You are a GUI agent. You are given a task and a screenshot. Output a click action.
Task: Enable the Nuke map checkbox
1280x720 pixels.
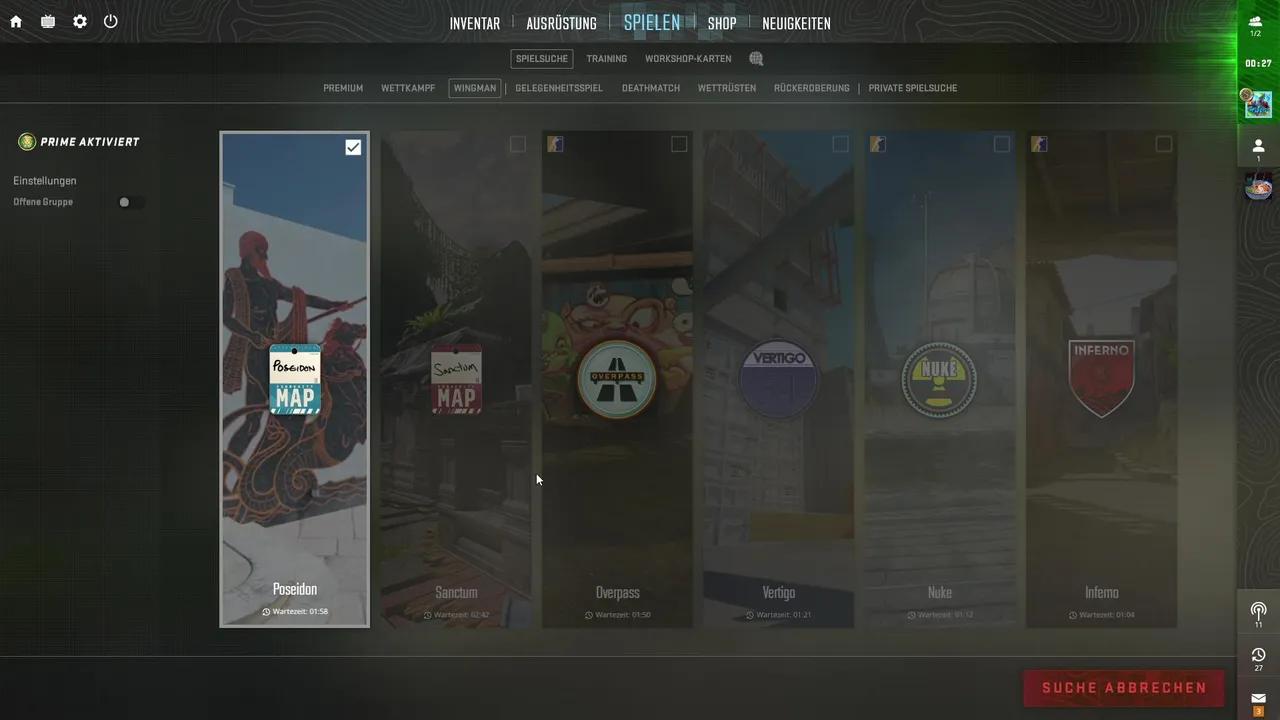(x=1002, y=144)
